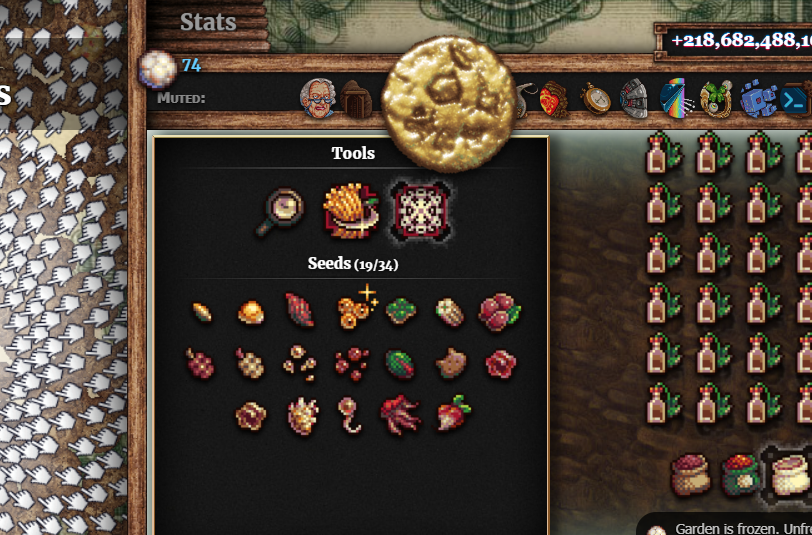Select the hook-shaped pink seed
The height and width of the screenshot is (535, 812).
click(x=350, y=413)
